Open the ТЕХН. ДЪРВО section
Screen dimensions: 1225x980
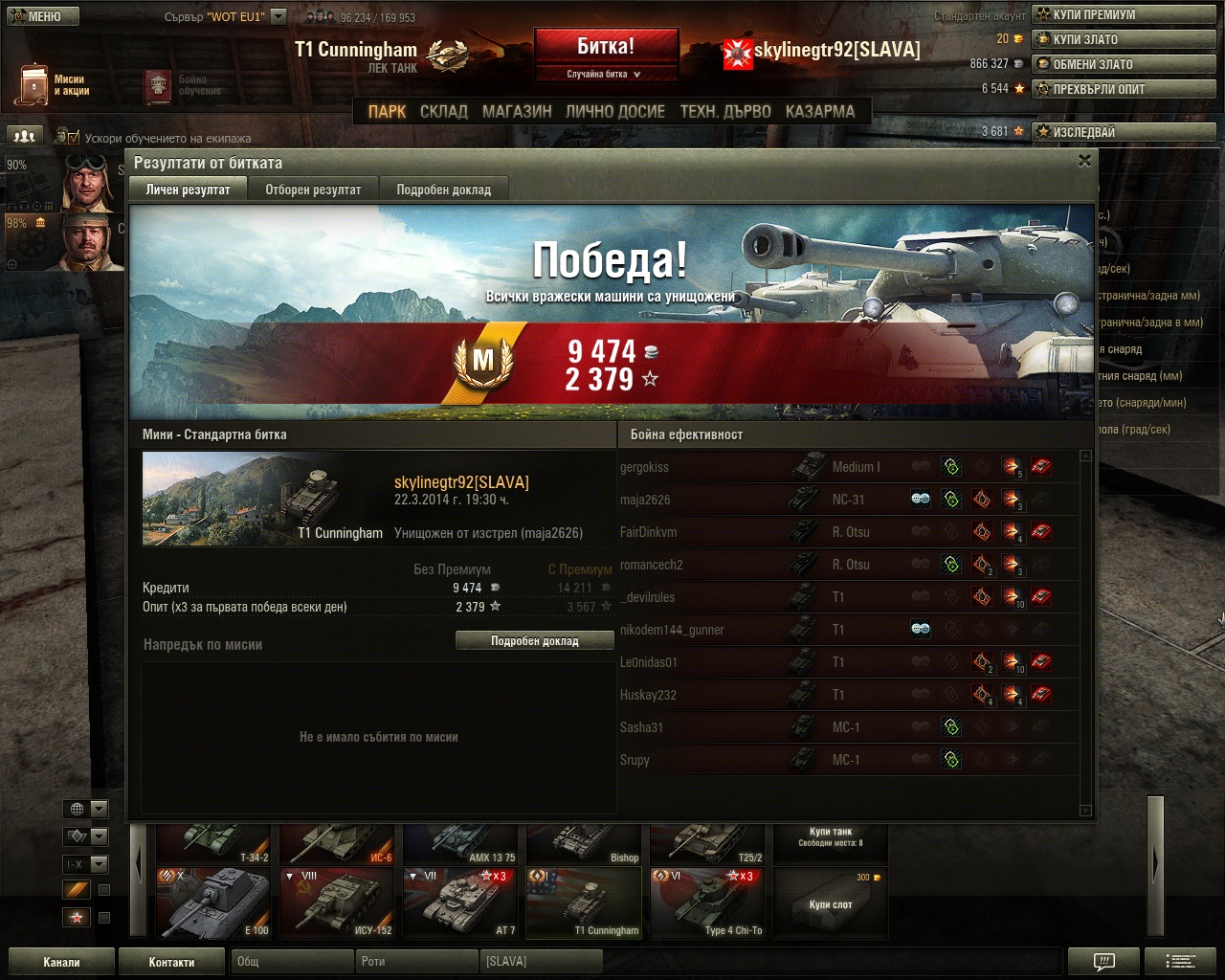(725, 112)
